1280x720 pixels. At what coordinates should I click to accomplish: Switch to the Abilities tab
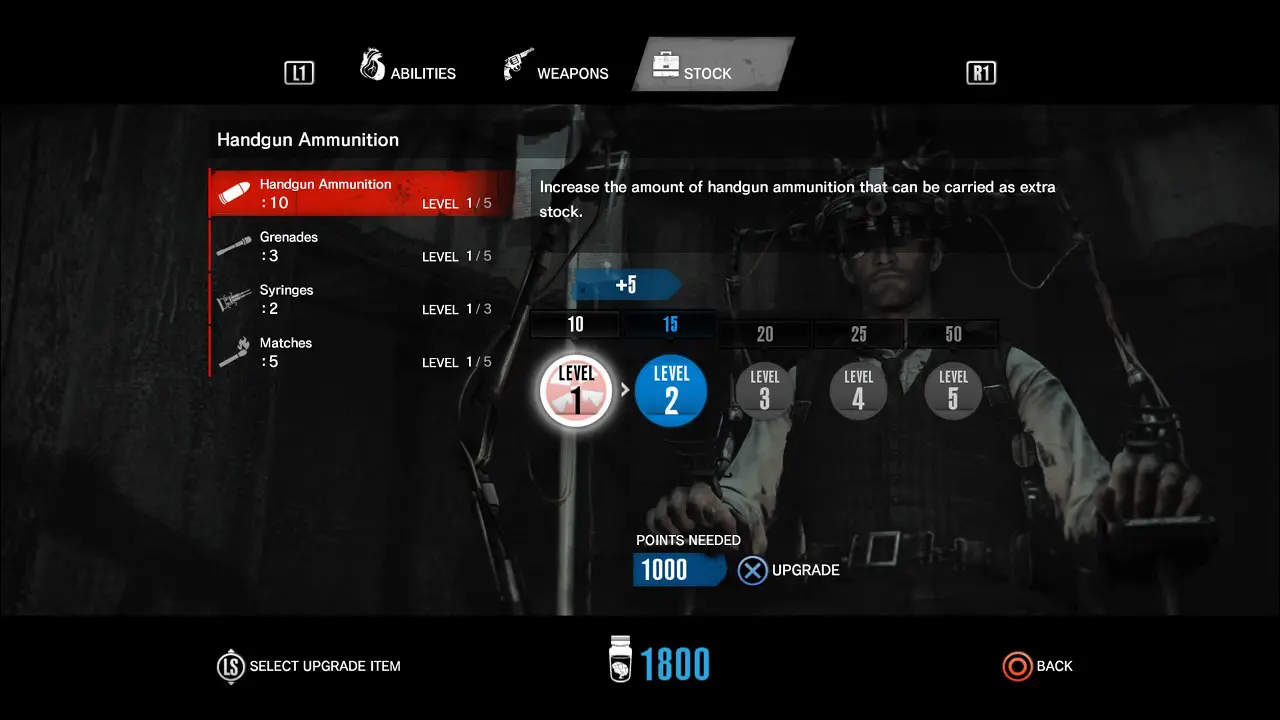tap(408, 72)
